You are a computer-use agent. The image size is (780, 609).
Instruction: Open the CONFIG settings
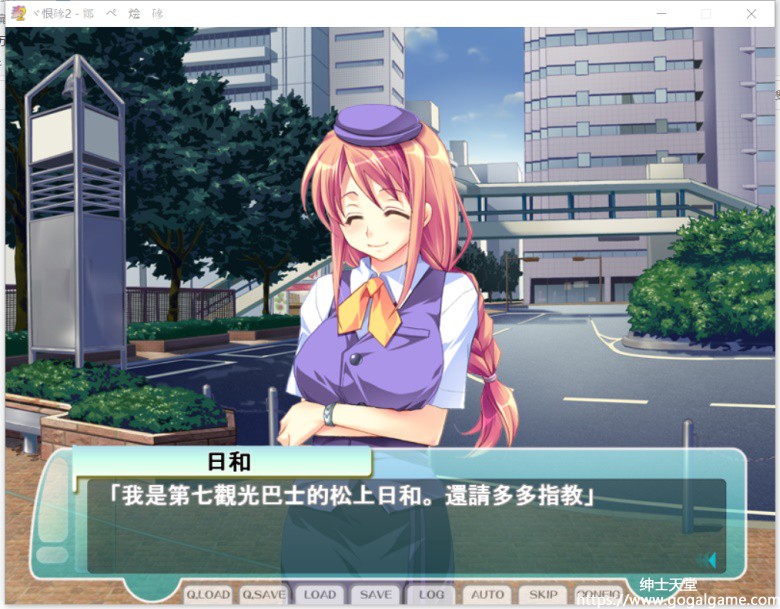coord(599,594)
